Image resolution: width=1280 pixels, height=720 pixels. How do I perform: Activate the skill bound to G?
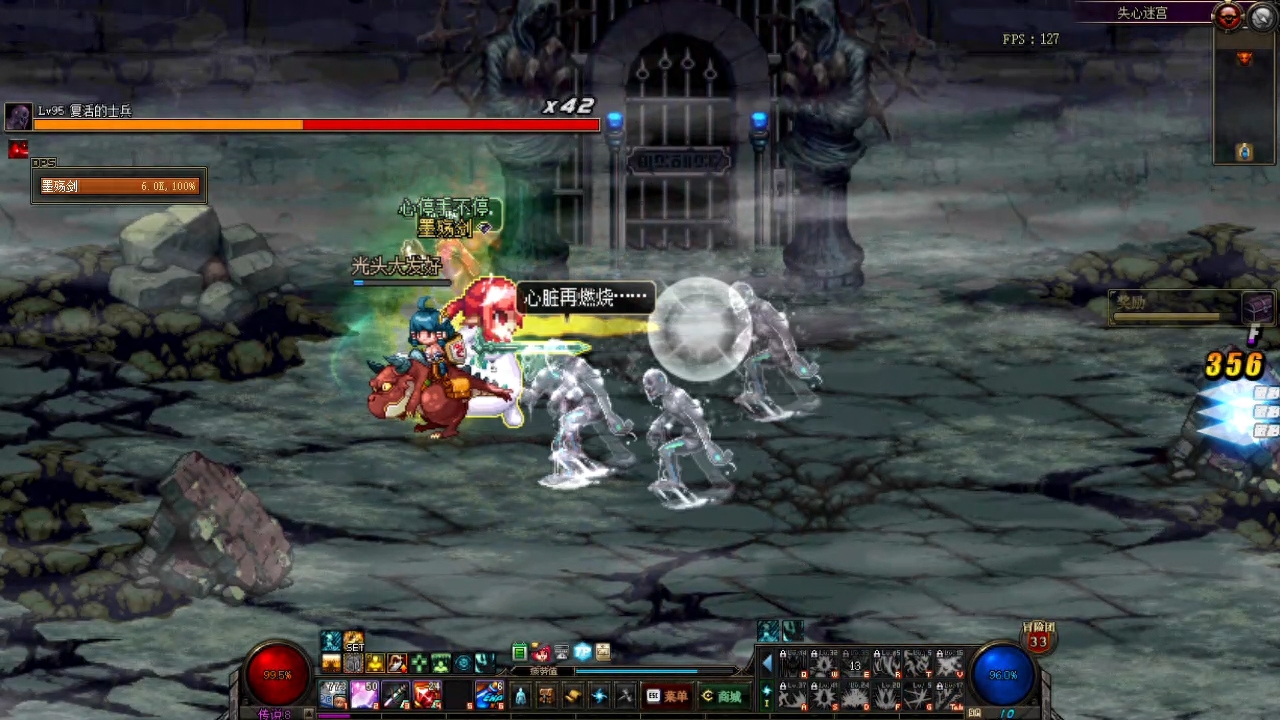pyautogui.click(x=917, y=695)
